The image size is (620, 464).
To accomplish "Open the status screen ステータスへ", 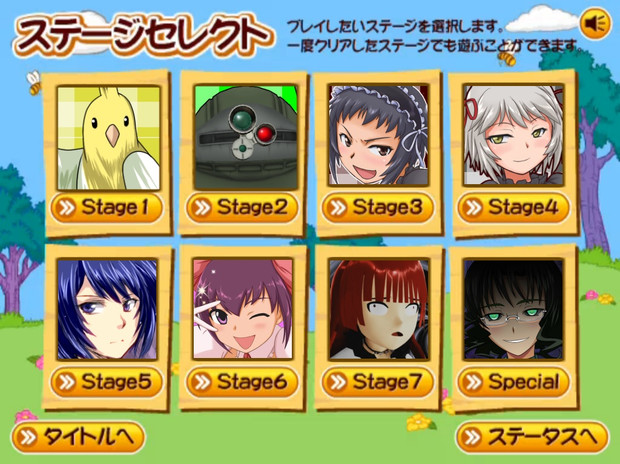I will click(532, 437).
